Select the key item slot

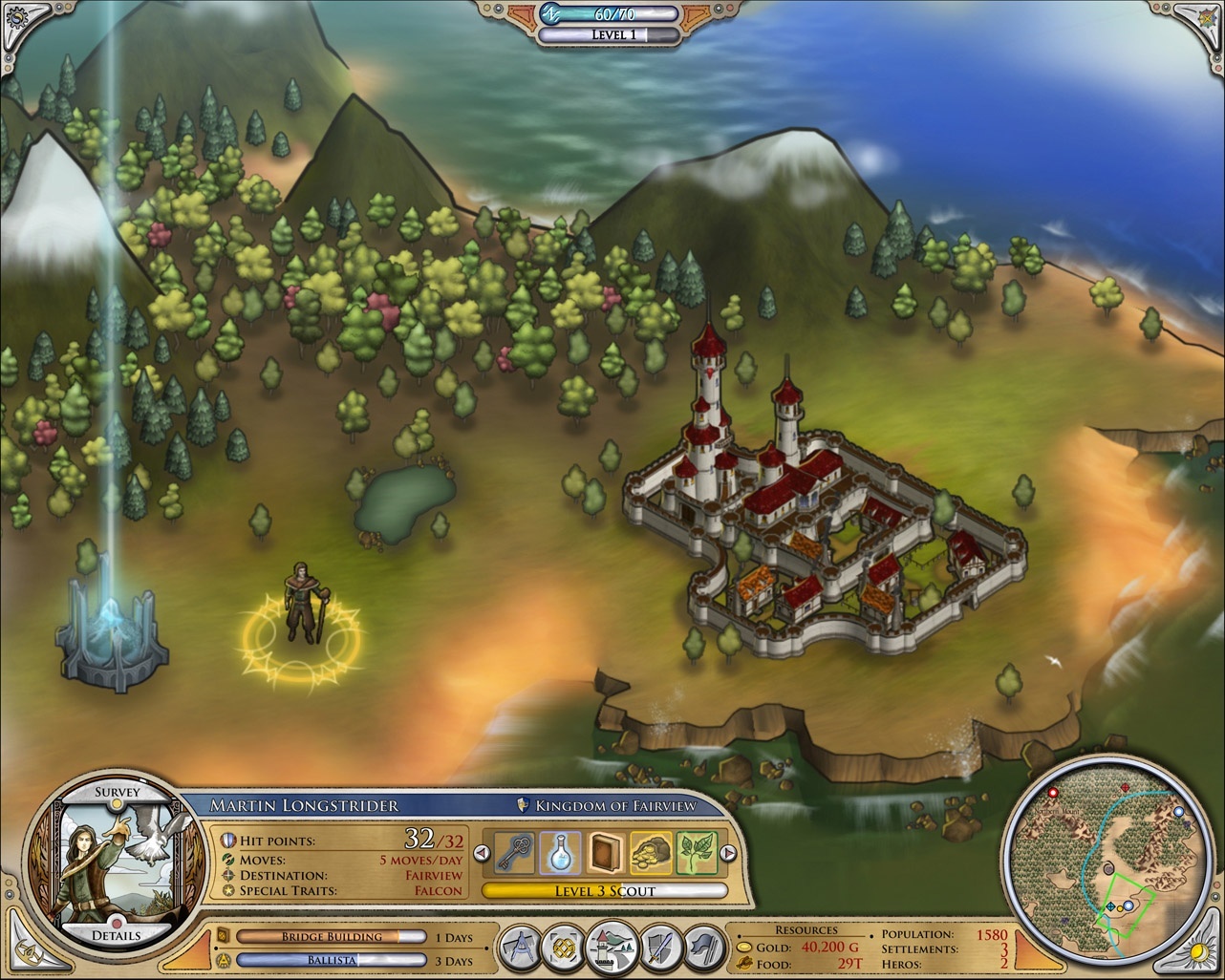[x=517, y=853]
